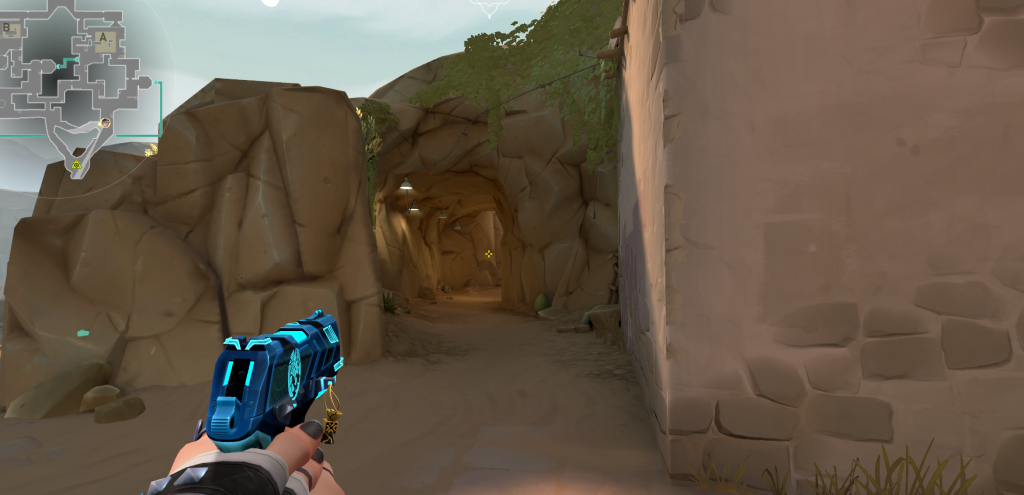Click the A site marker on the minimap

(x=103, y=38)
